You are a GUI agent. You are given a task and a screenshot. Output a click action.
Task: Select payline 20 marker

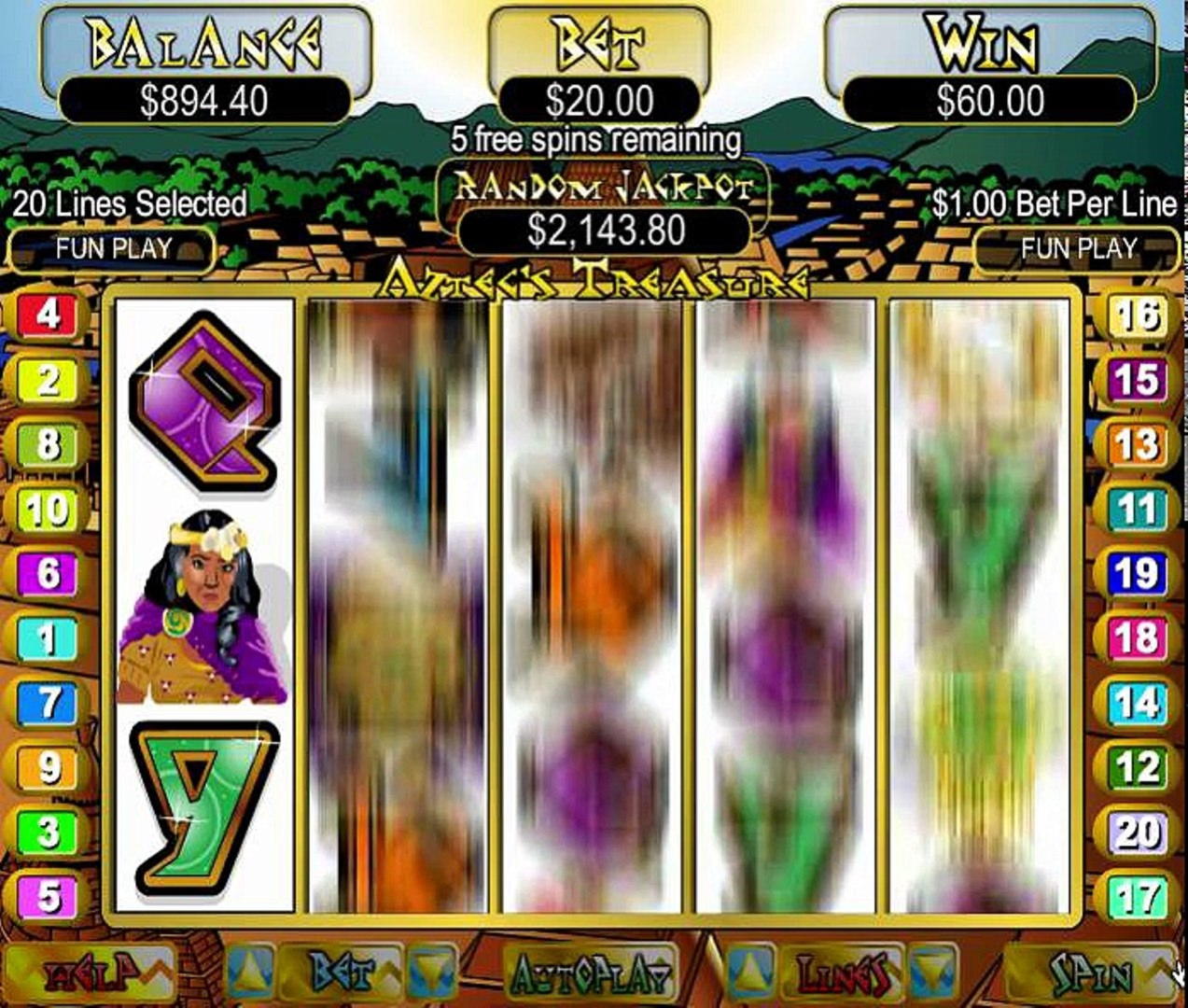(x=1138, y=833)
